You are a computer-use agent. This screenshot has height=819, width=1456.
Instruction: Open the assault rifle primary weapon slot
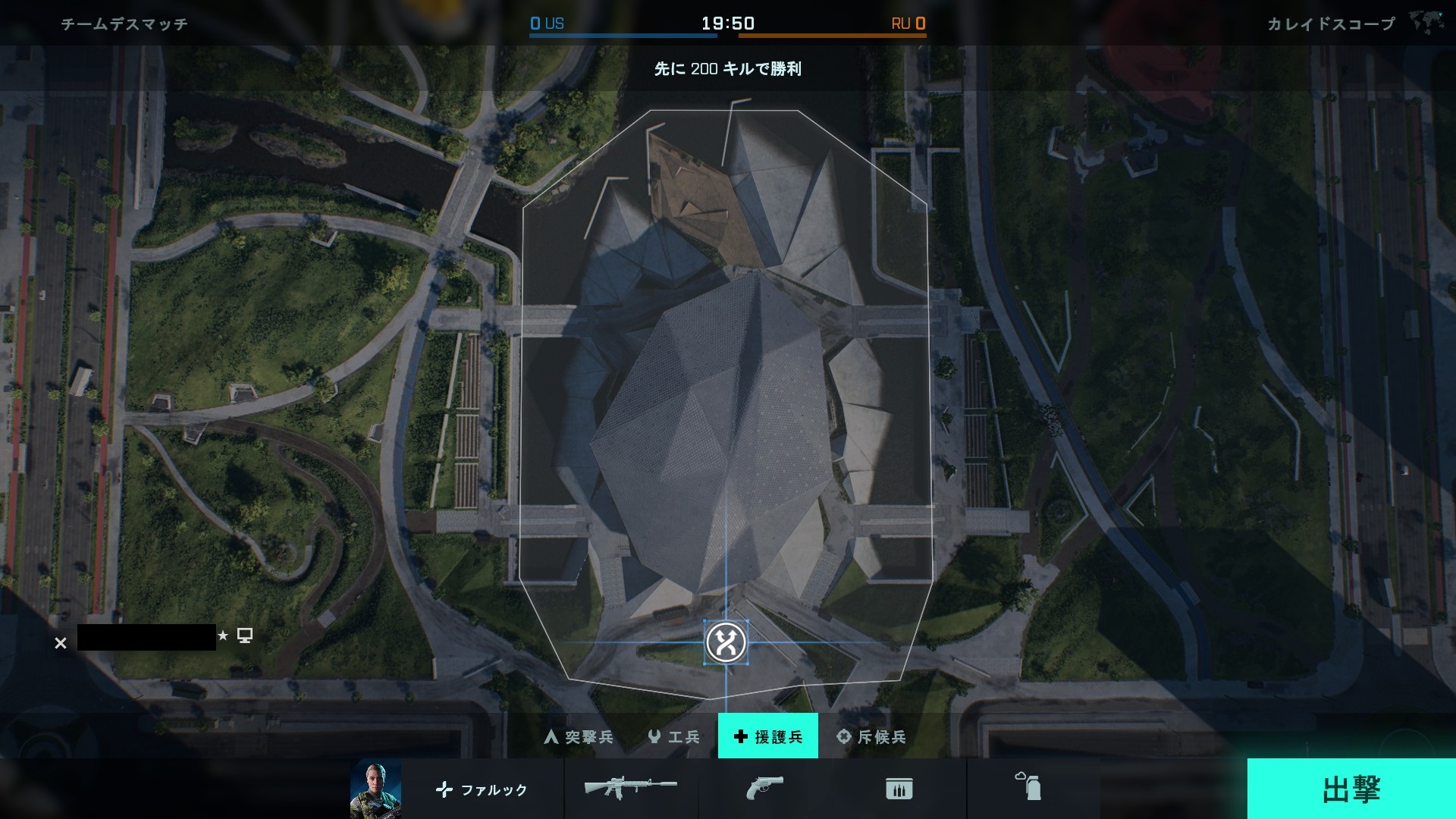tap(630, 788)
